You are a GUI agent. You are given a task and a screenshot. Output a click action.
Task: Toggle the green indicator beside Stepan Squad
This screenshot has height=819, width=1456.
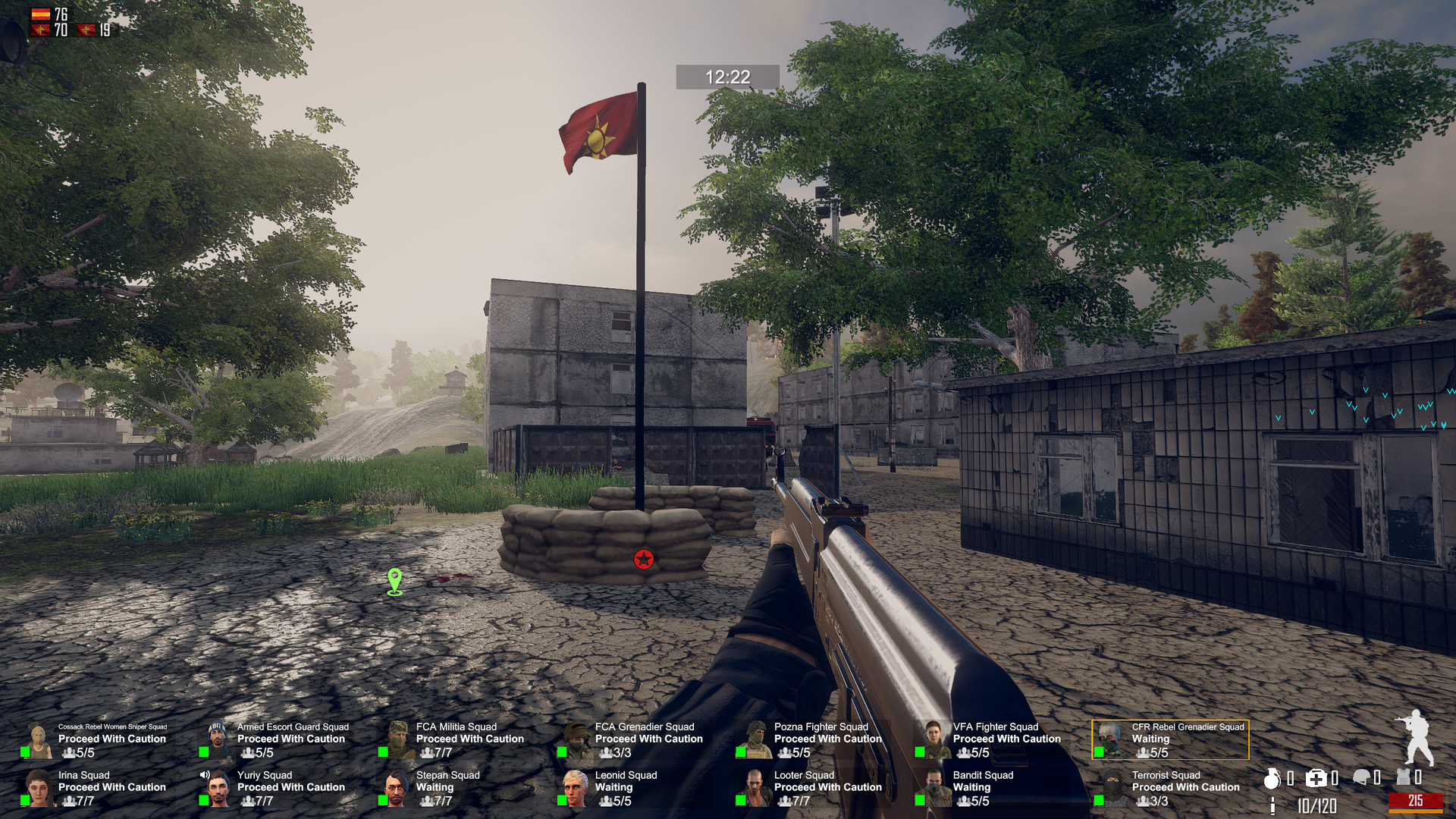383,800
